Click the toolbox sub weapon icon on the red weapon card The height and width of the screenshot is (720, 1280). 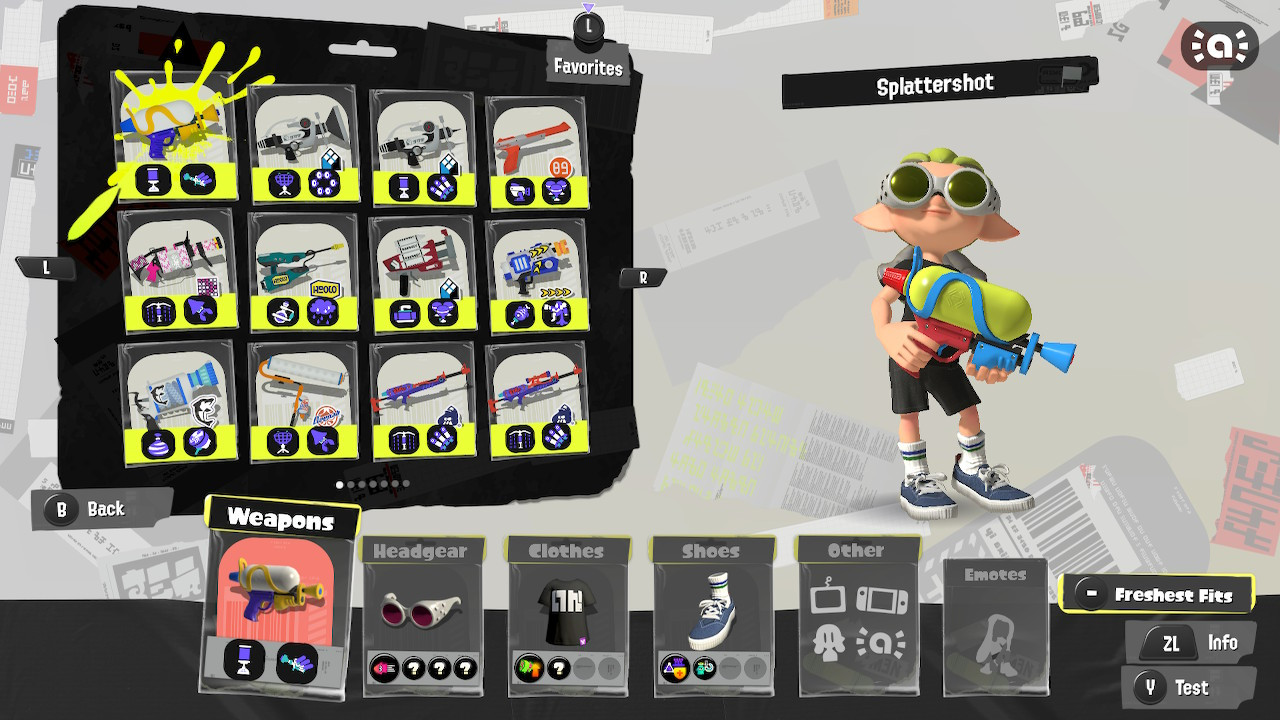click(x=403, y=313)
